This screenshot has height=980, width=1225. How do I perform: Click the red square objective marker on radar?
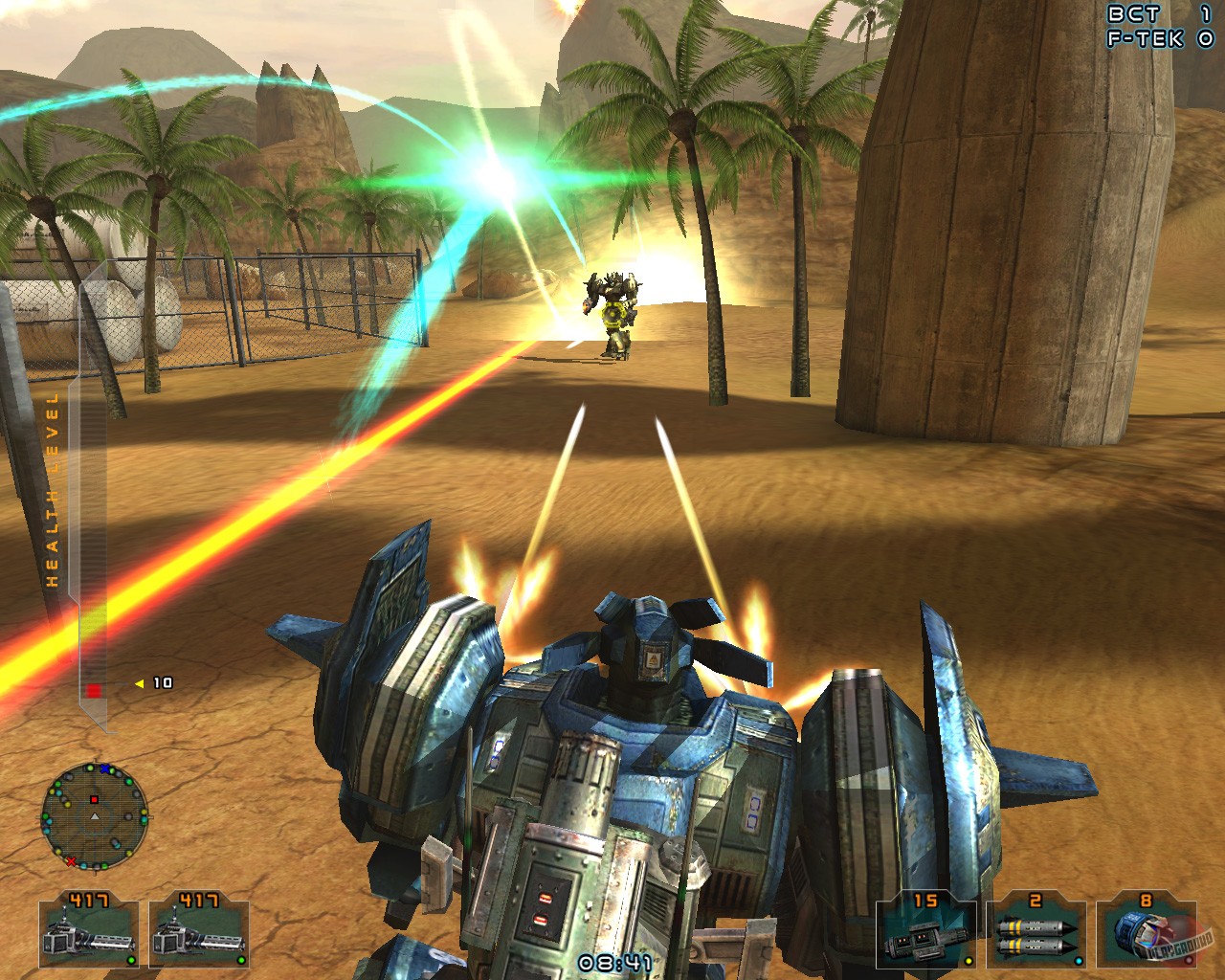(x=94, y=800)
